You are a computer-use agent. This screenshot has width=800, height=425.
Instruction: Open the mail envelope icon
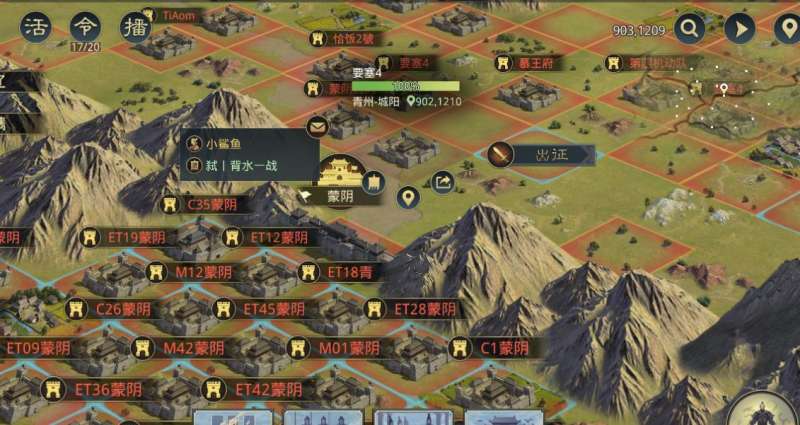point(317,126)
